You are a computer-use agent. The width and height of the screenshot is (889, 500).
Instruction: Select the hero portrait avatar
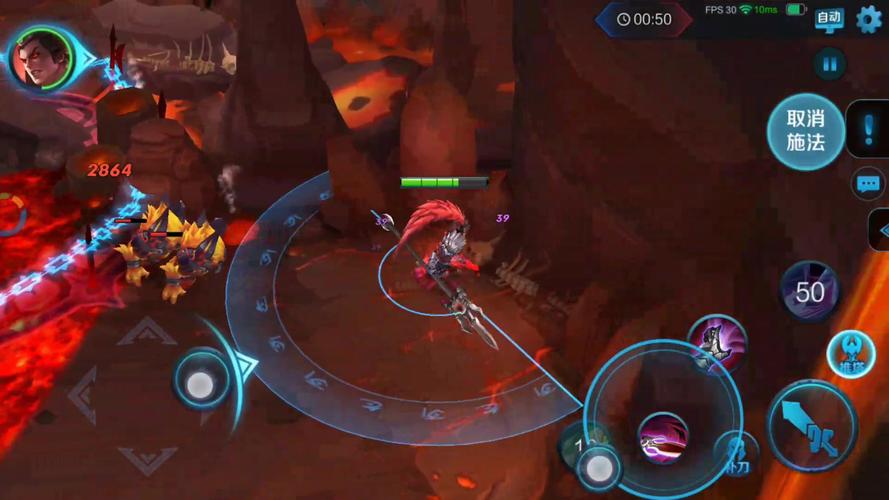41,58
